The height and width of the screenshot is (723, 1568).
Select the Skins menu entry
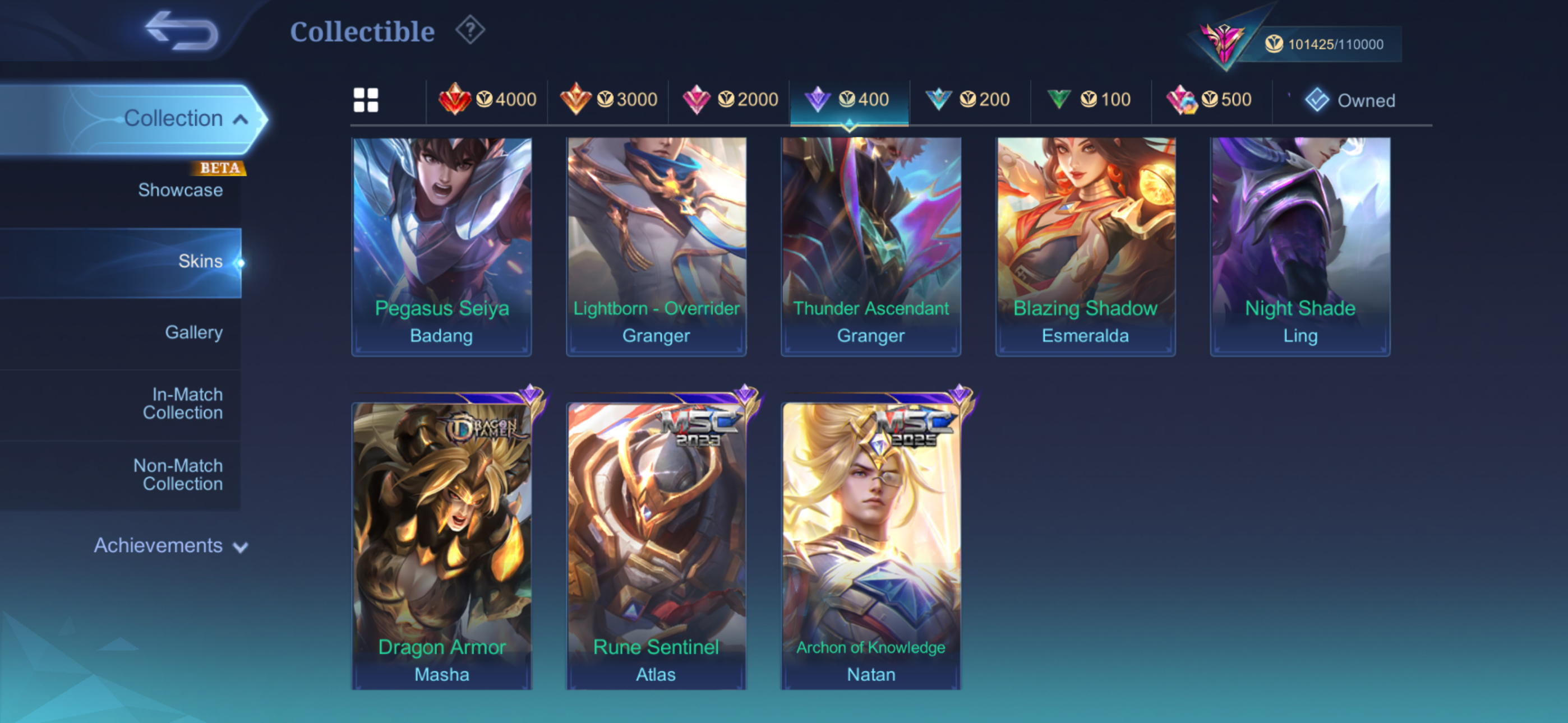[x=200, y=261]
